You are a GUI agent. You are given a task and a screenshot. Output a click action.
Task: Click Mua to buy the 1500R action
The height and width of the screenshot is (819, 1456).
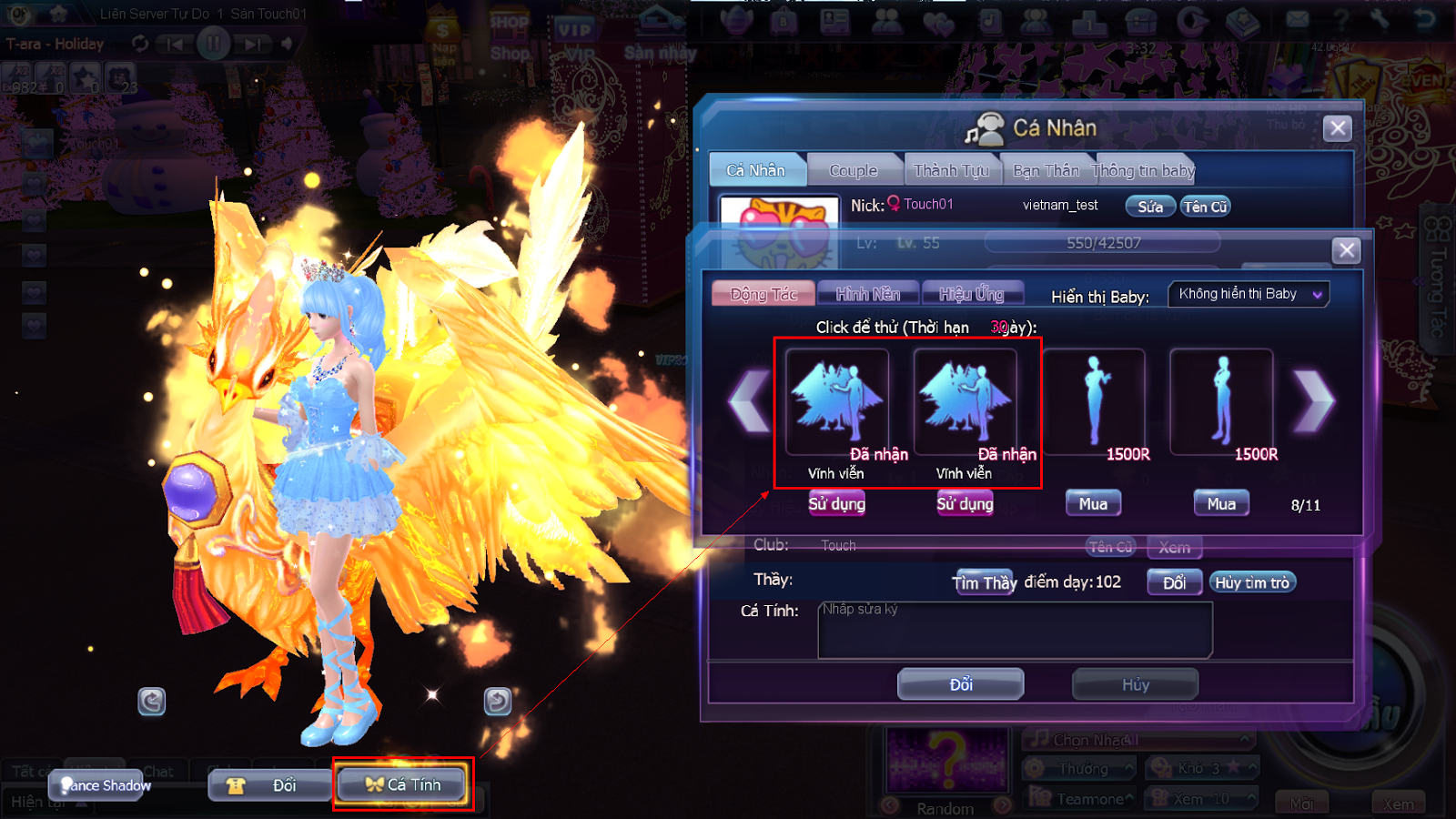tap(1093, 502)
